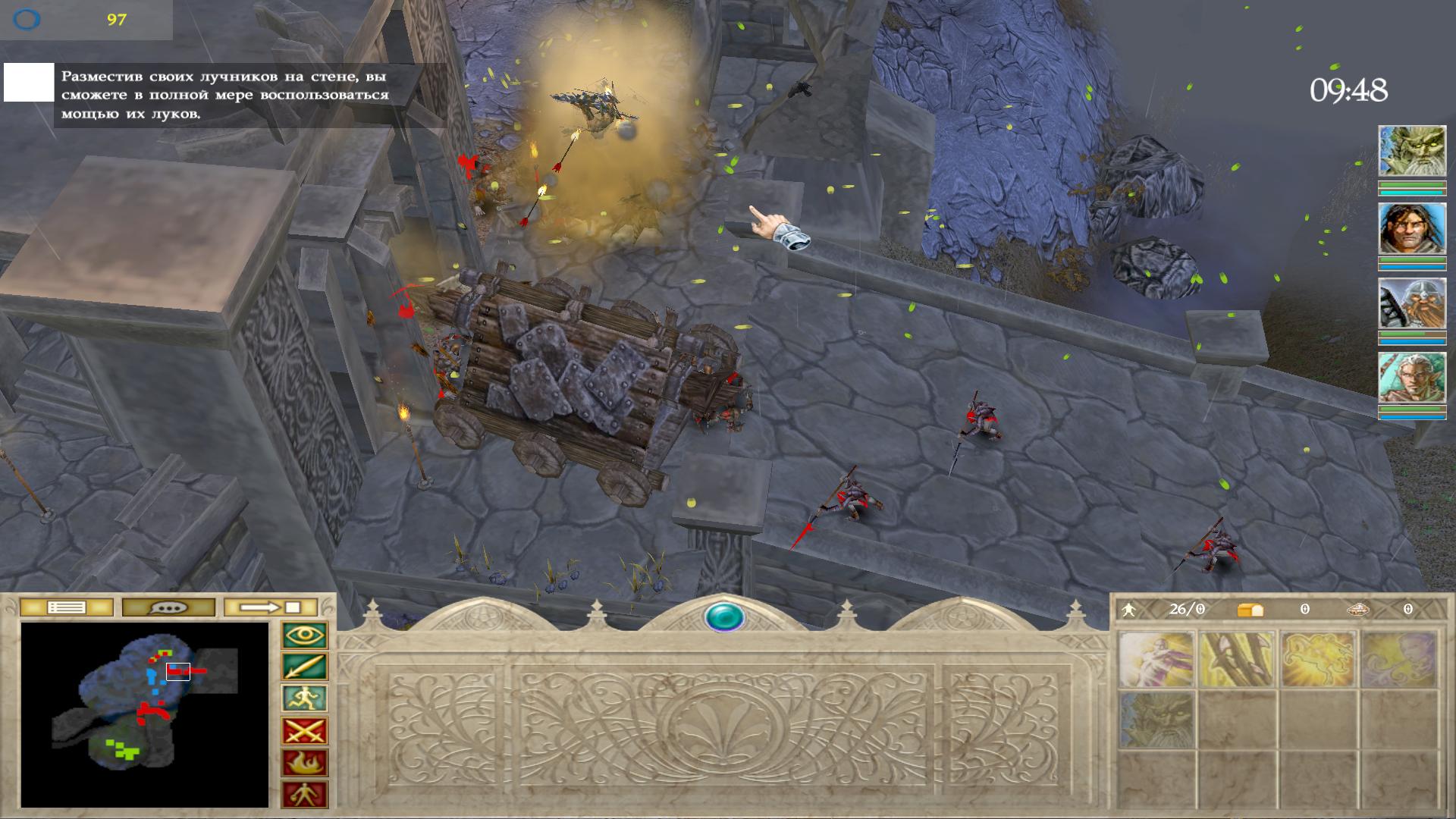
Task: Click the red flame command button
Action: tap(305, 763)
